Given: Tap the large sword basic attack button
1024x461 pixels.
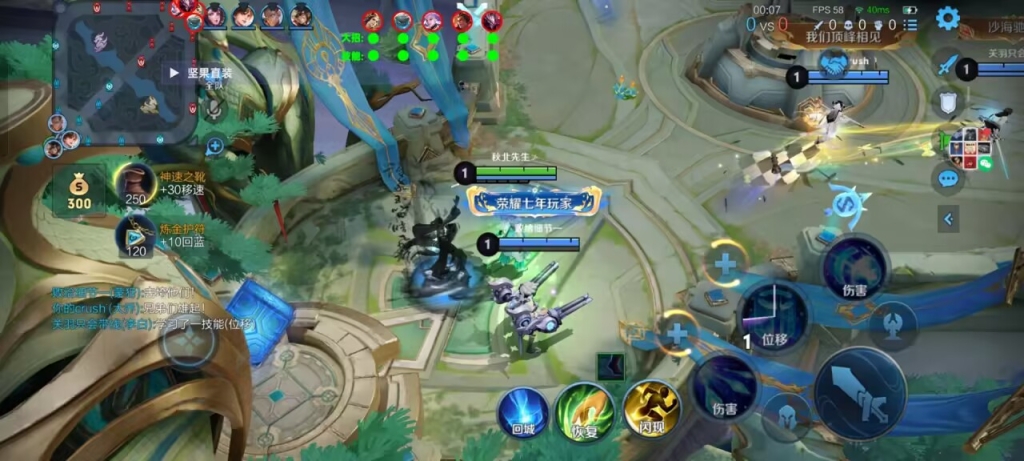Looking at the screenshot, I should tap(860, 393).
